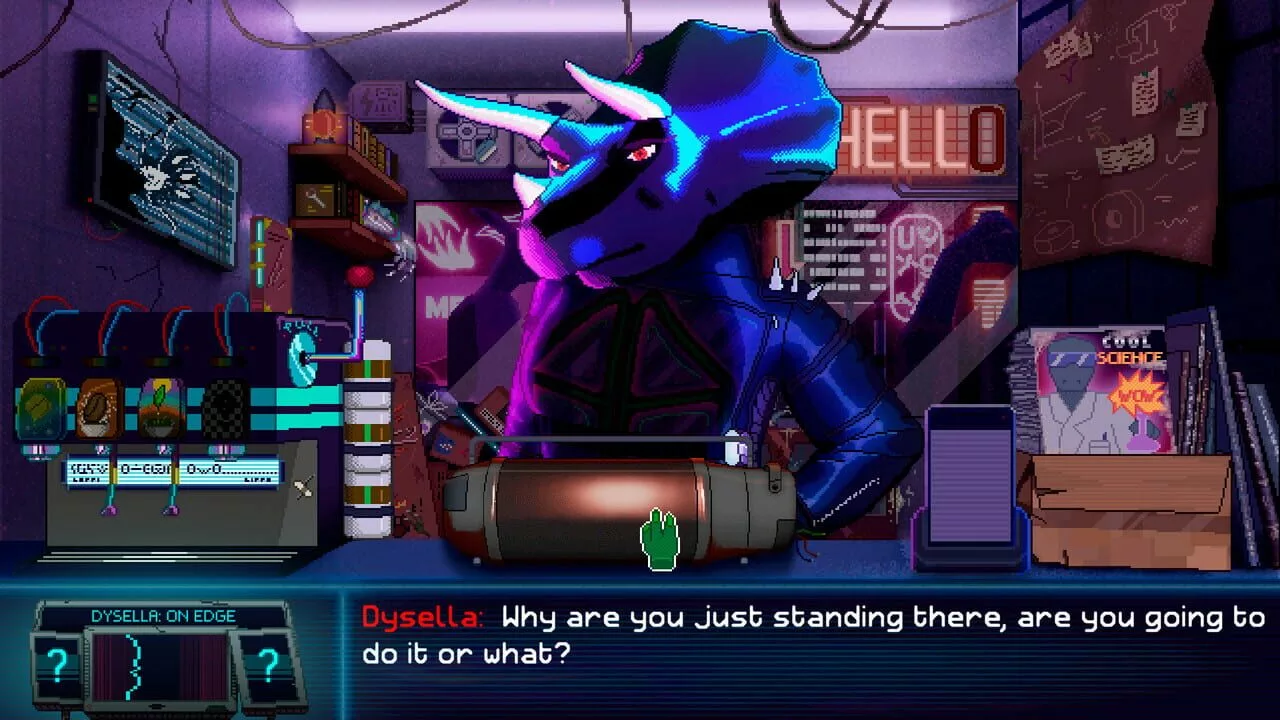This screenshot has height=720, width=1280.
Task: Expand the left question mark mood panel
Action: click(x=58, y=665)
